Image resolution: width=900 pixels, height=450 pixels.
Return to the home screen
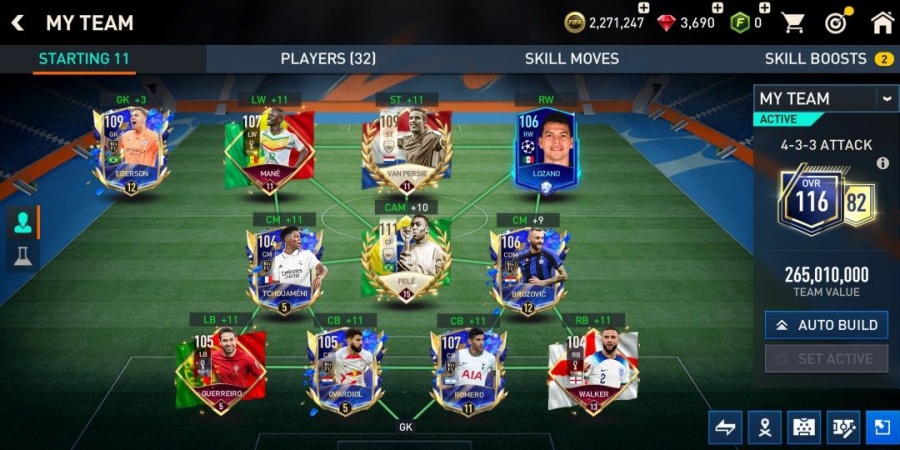pyautogui.click(x=882, y=22)
